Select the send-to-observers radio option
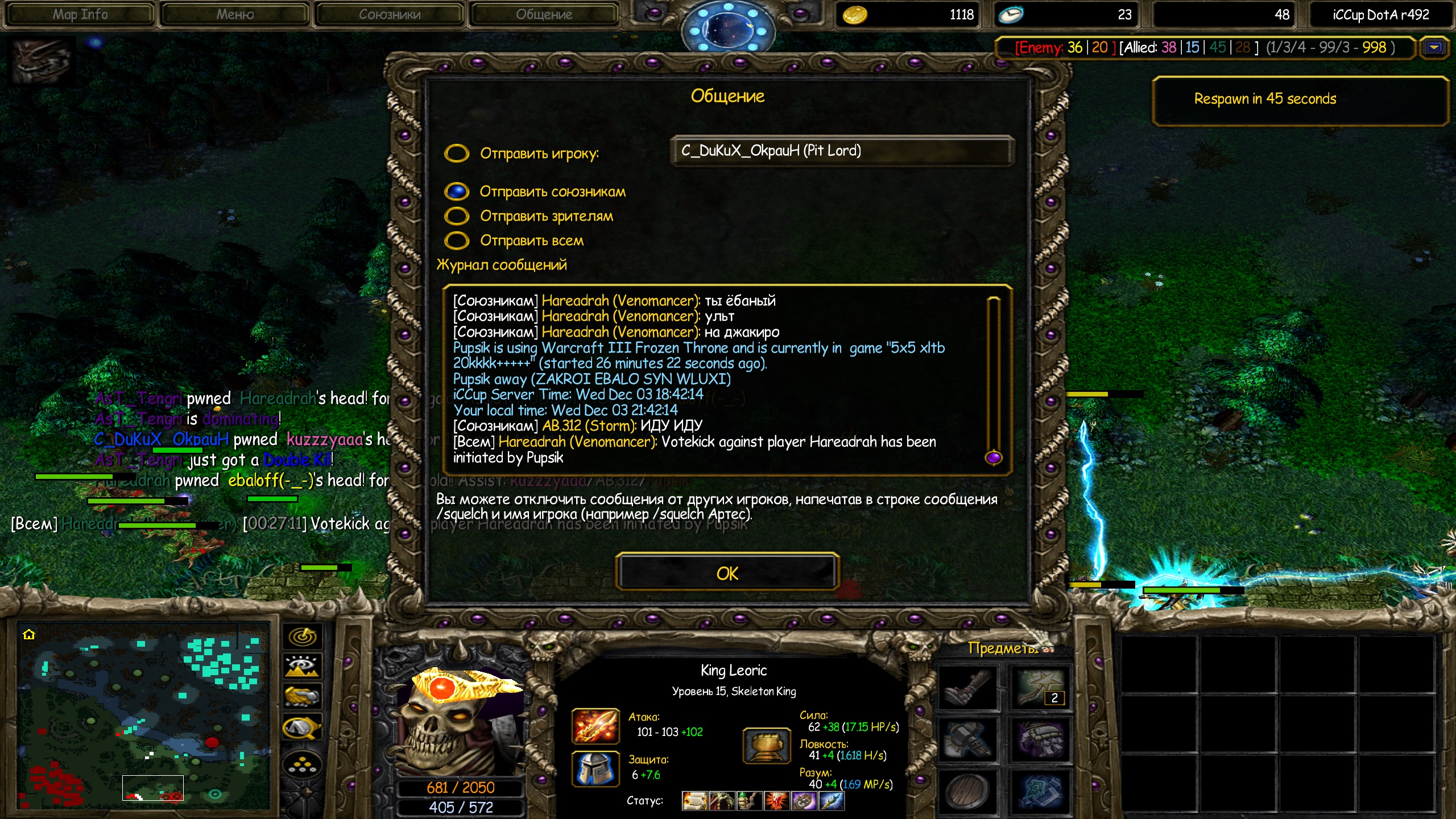1456x819 pixels. coord(457,216)
